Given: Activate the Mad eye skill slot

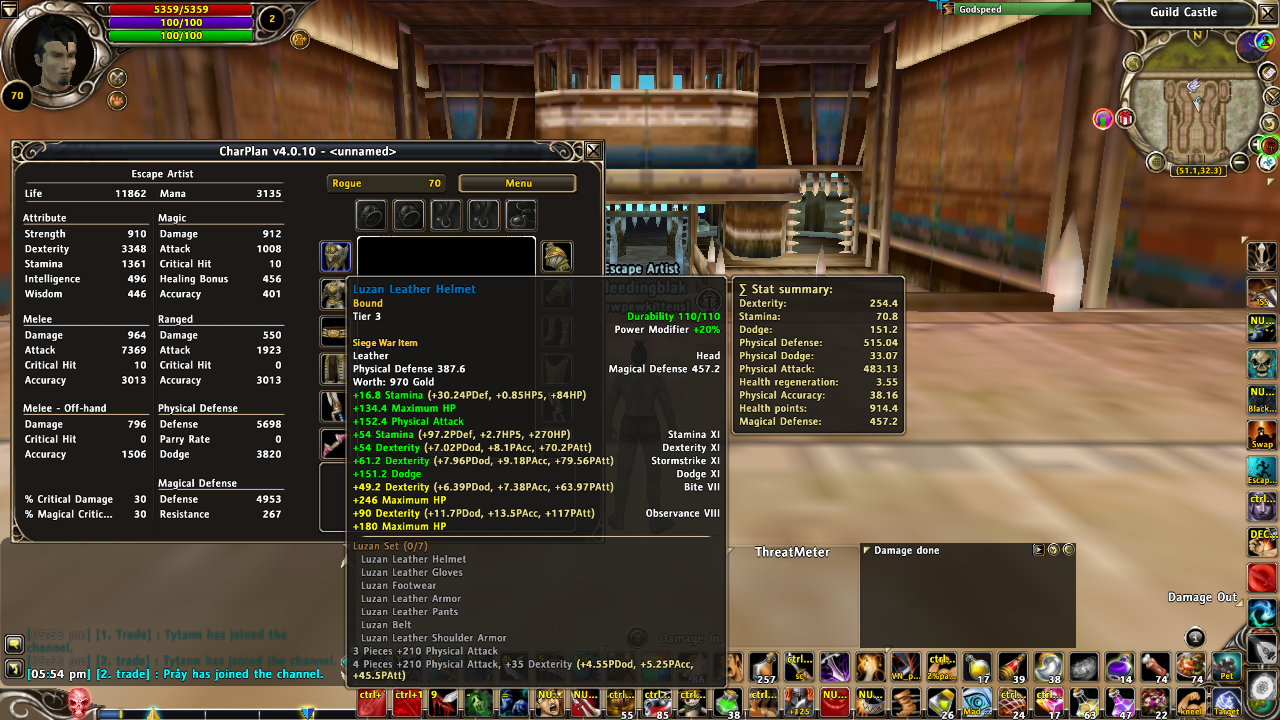Looking at the screenshot, I should [x=977, y=701].
